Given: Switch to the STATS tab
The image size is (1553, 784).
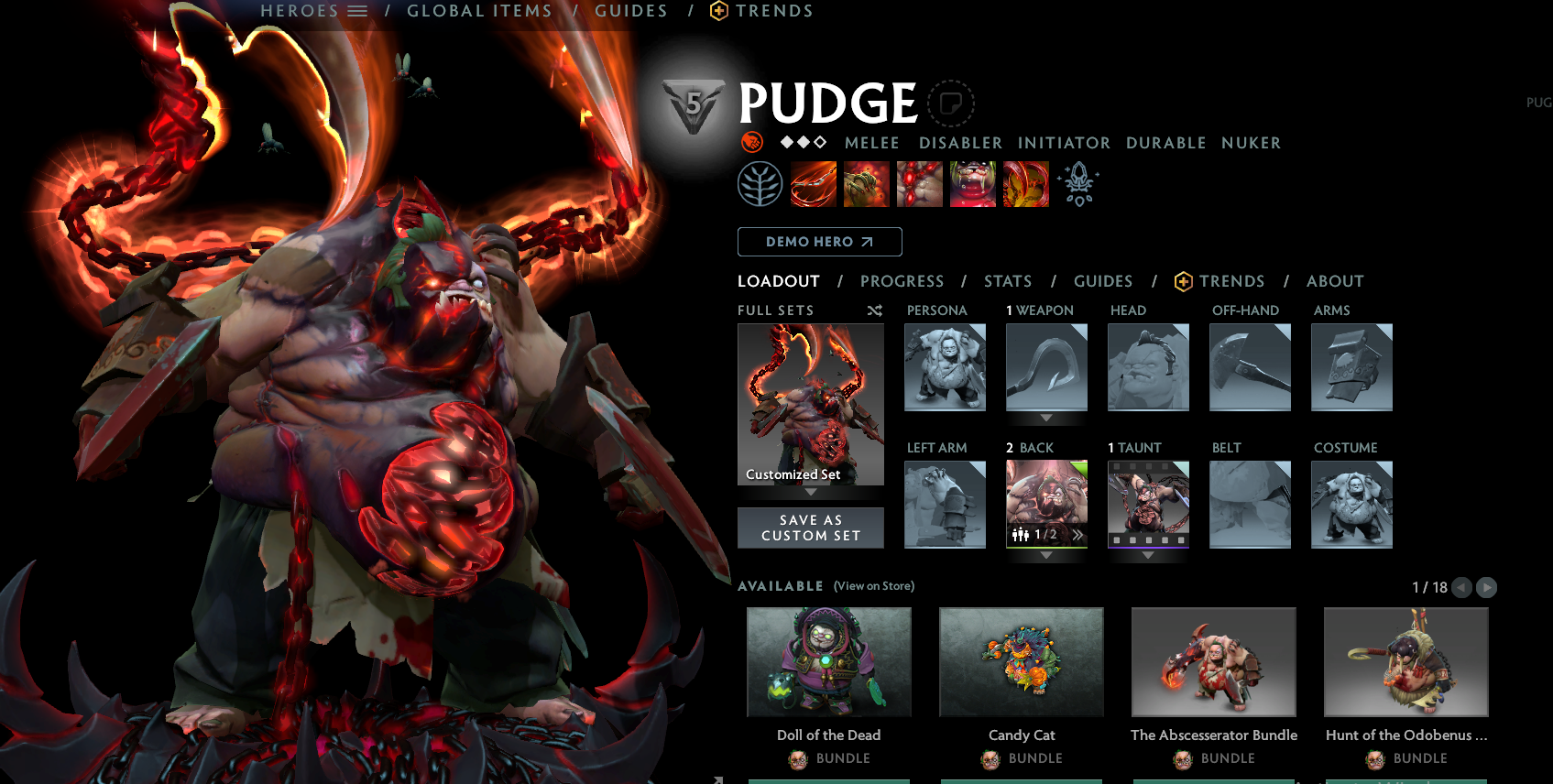Looking at the screenshot, I should 1008,281.
